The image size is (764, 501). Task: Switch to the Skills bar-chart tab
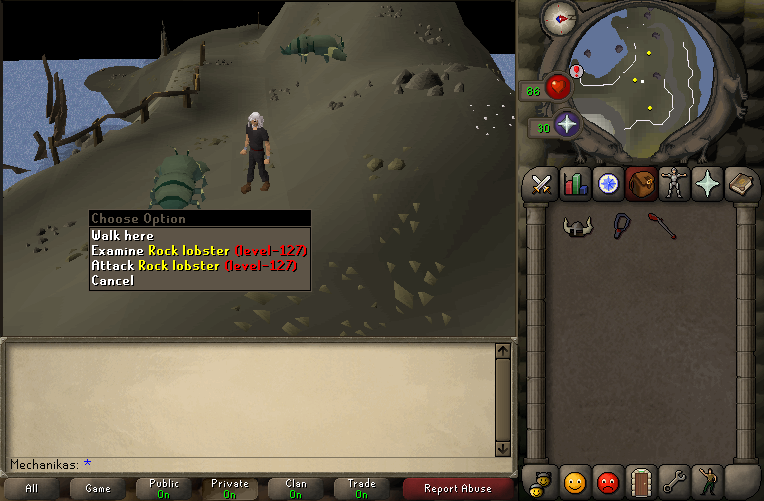[575, 184]
